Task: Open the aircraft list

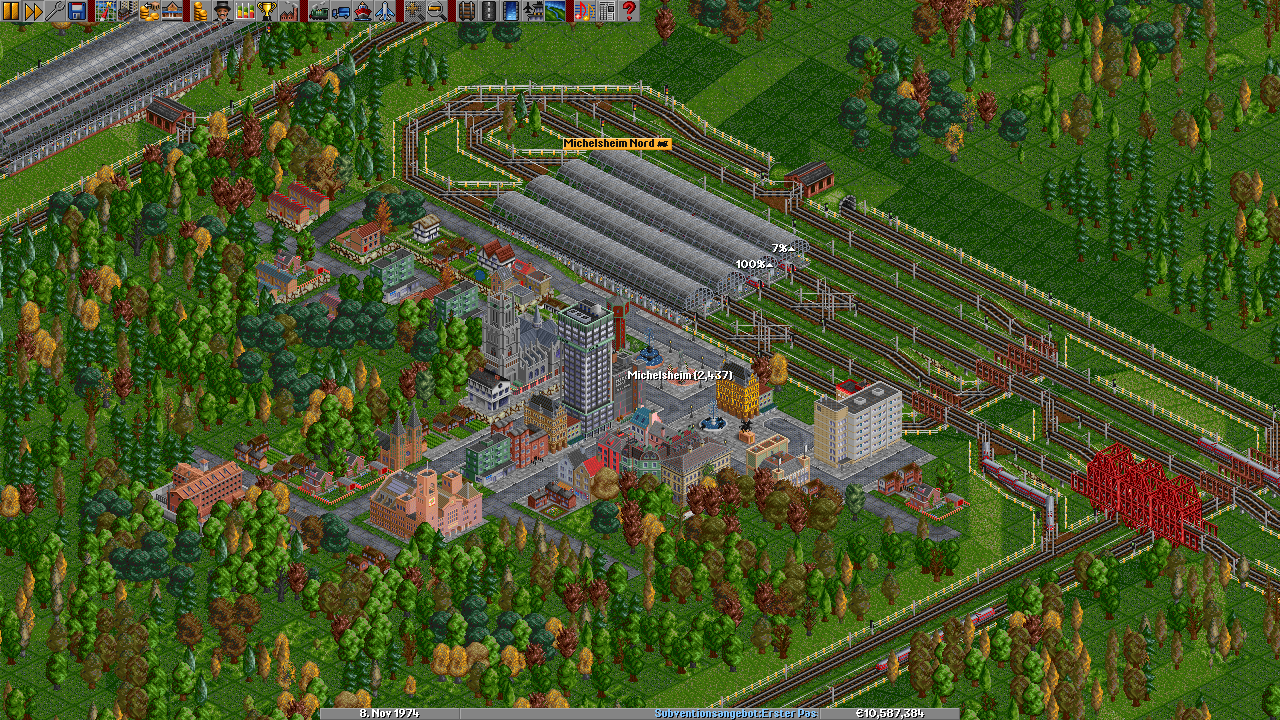Action: click(x=384, y=11)
